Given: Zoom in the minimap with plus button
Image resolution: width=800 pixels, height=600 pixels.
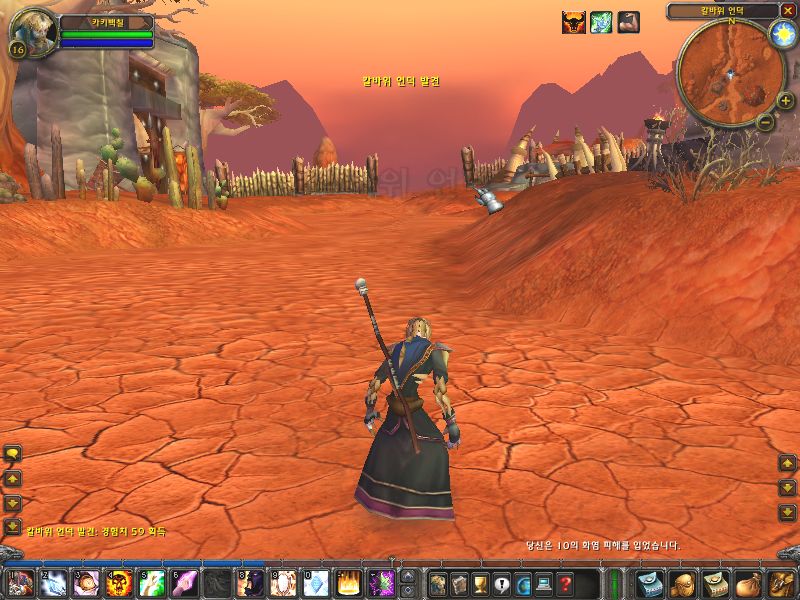Looking at the screenshot, I should coord(785,101).
